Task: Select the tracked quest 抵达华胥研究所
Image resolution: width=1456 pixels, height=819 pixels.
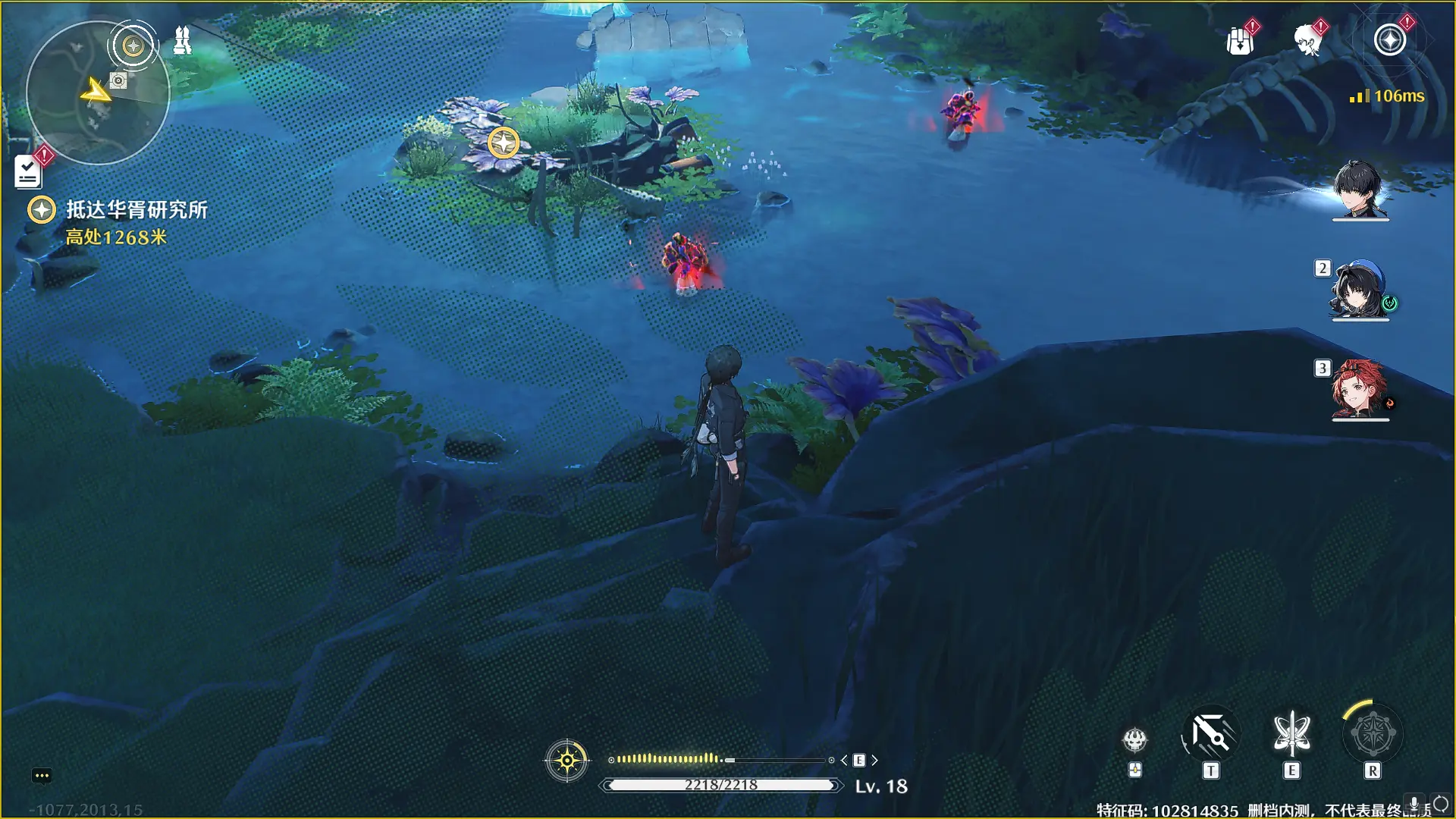Action: [136, 210]
